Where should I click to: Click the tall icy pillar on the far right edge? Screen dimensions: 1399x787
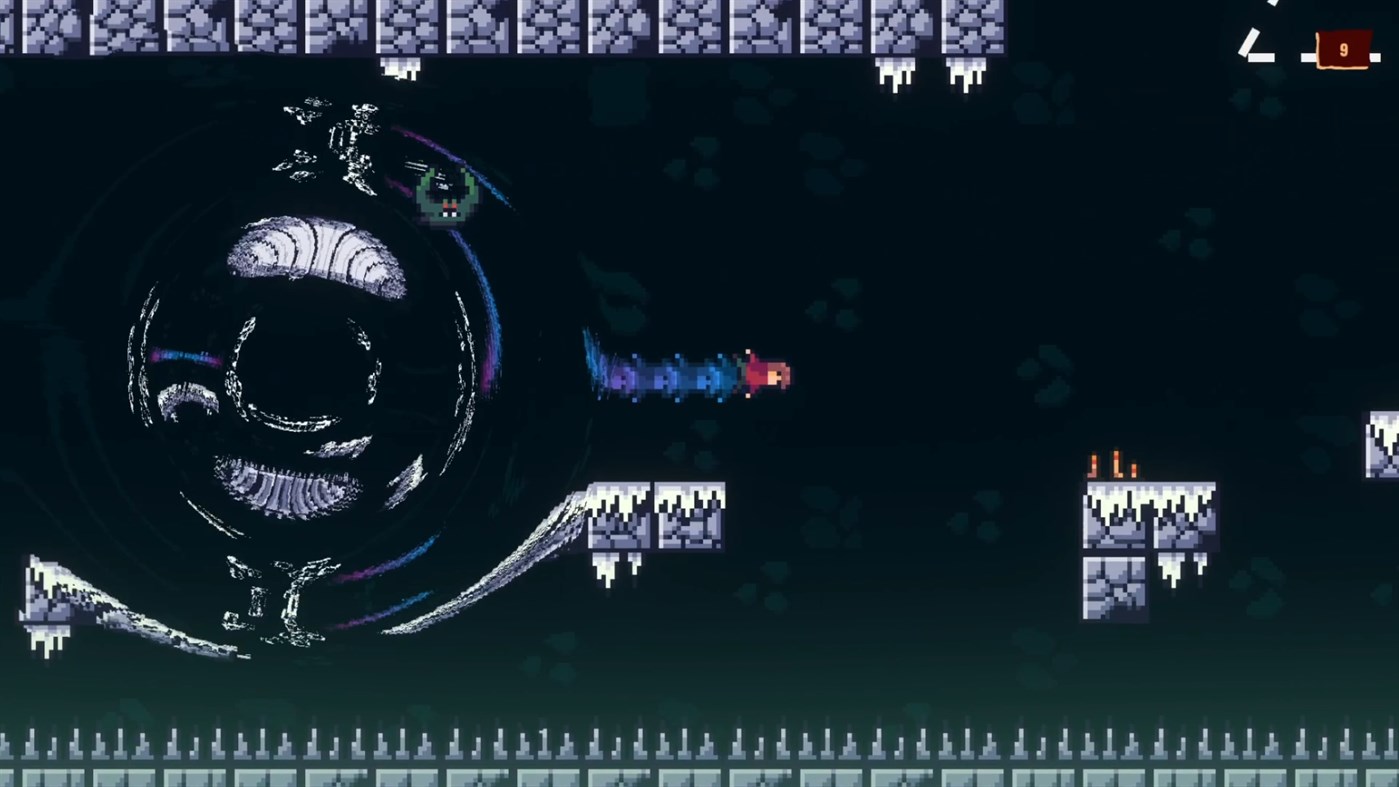[x=1383, y=445]
